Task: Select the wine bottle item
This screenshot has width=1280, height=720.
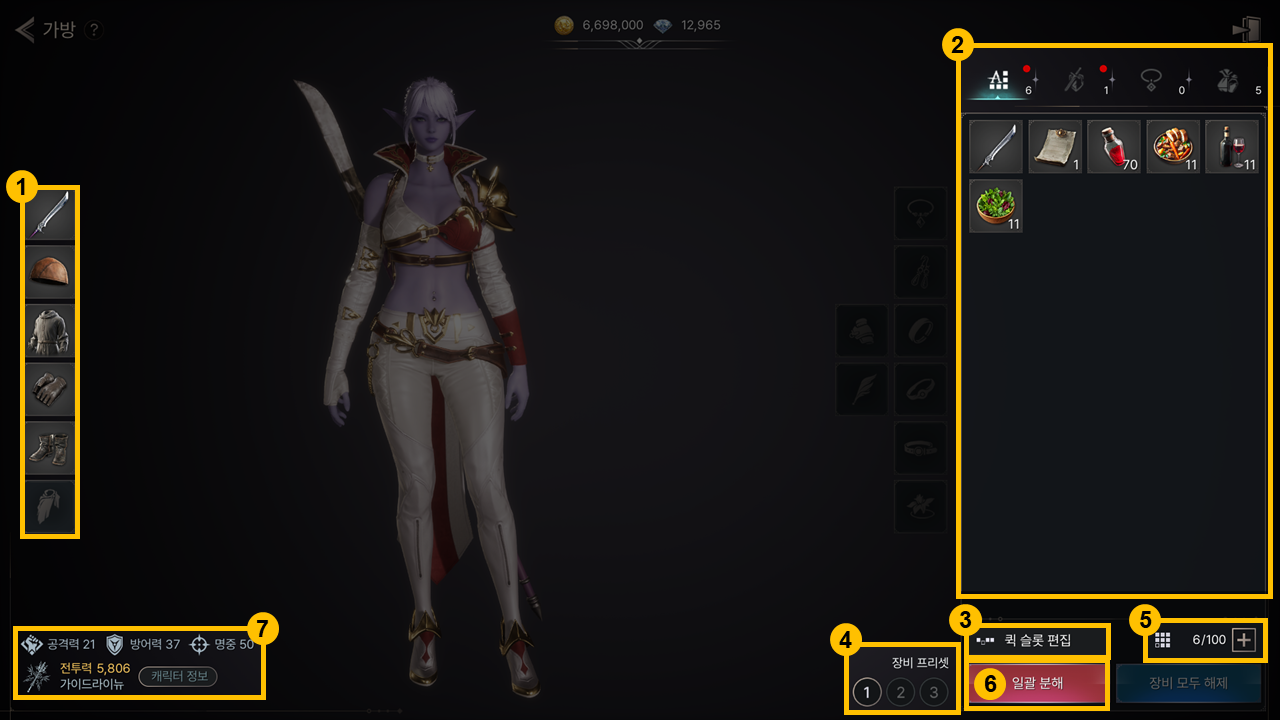Action: (1231, 147)
